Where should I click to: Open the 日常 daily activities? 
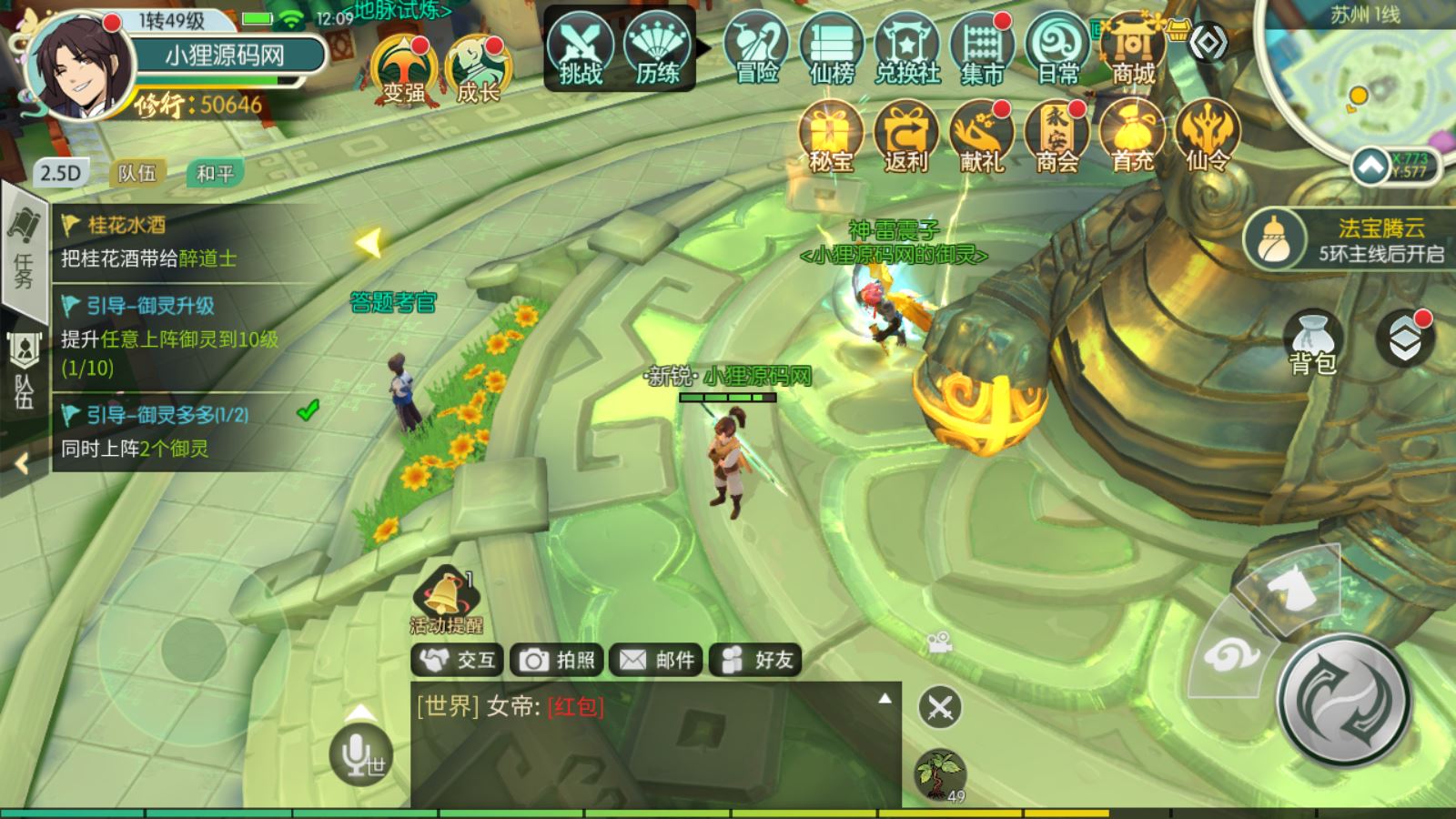pos(1057,51)
